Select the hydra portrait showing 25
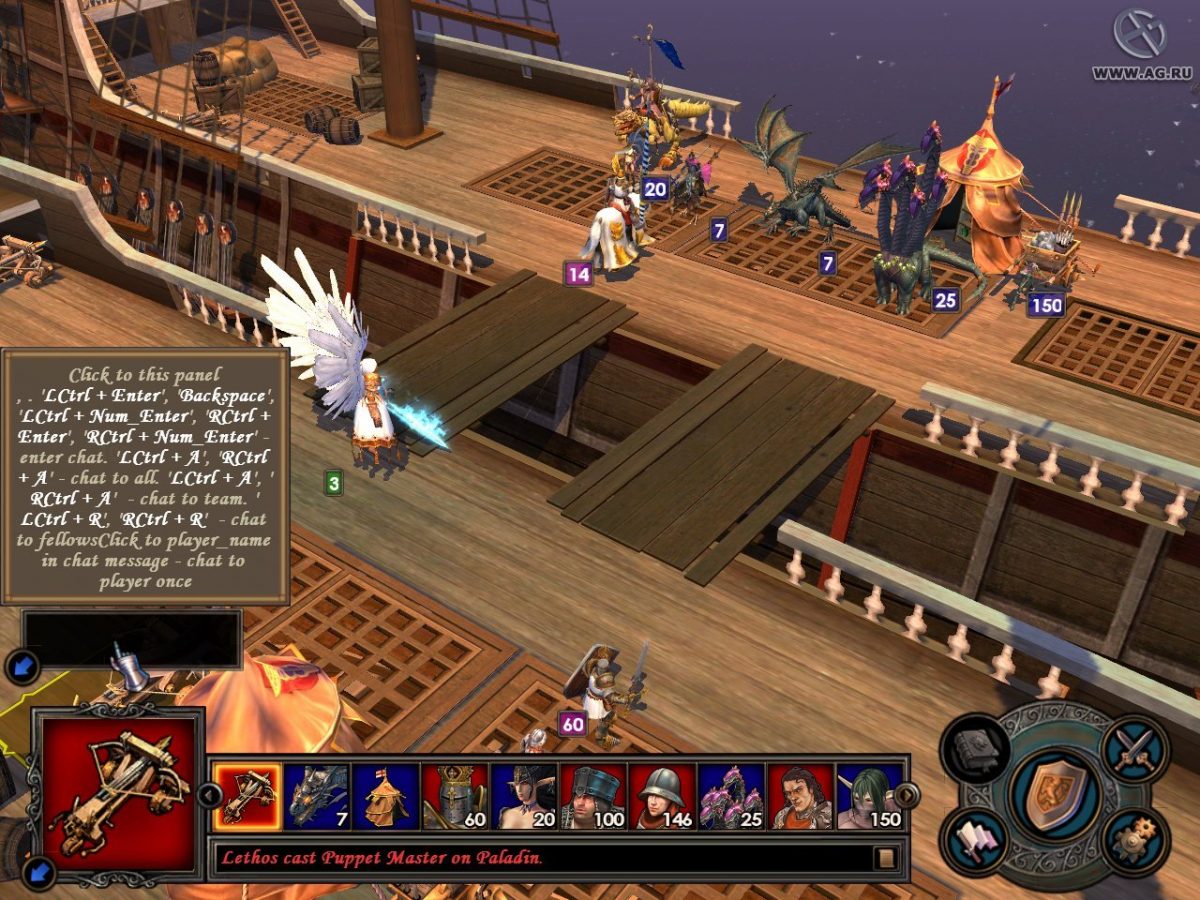Screen dimensions: 1200x900 click(x=731, y=796)
